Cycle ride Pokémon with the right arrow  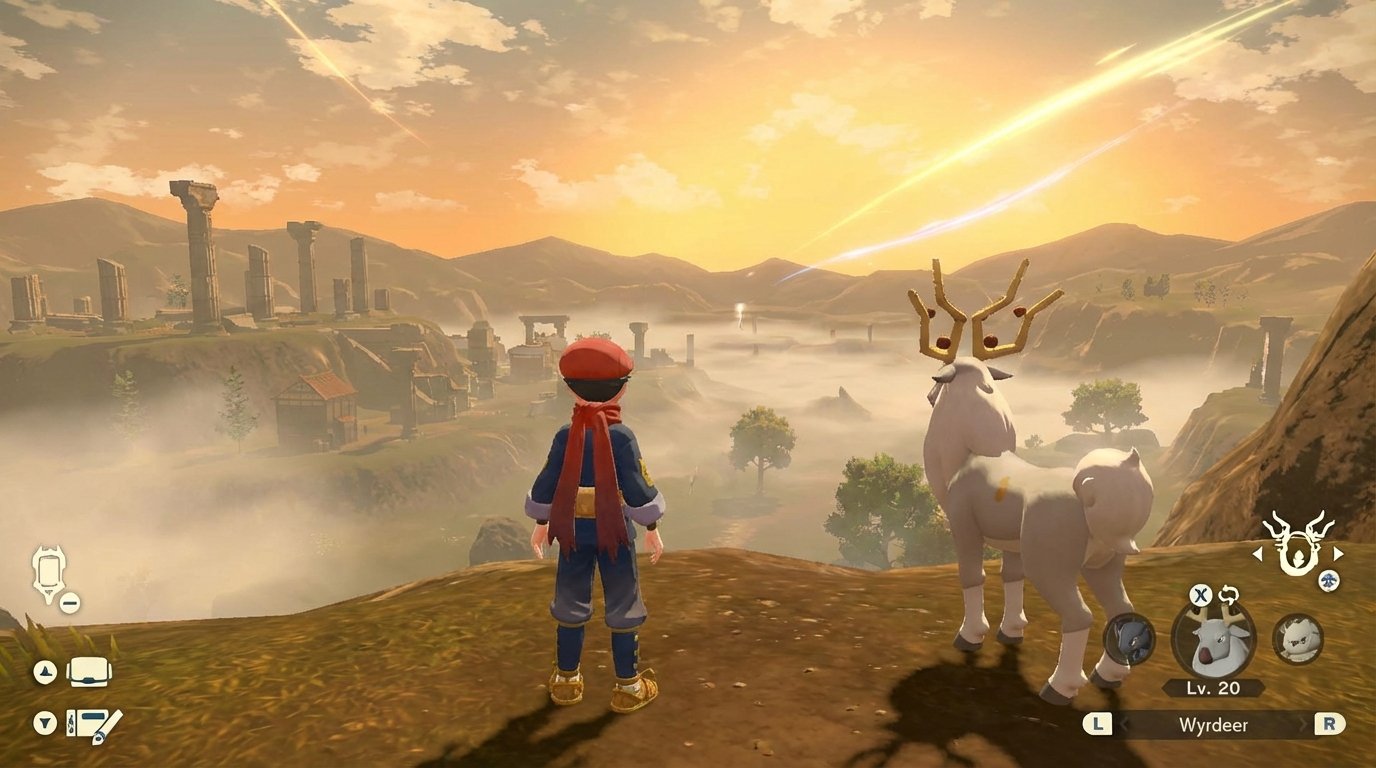pyautogui.click(x=1338, y=554)
